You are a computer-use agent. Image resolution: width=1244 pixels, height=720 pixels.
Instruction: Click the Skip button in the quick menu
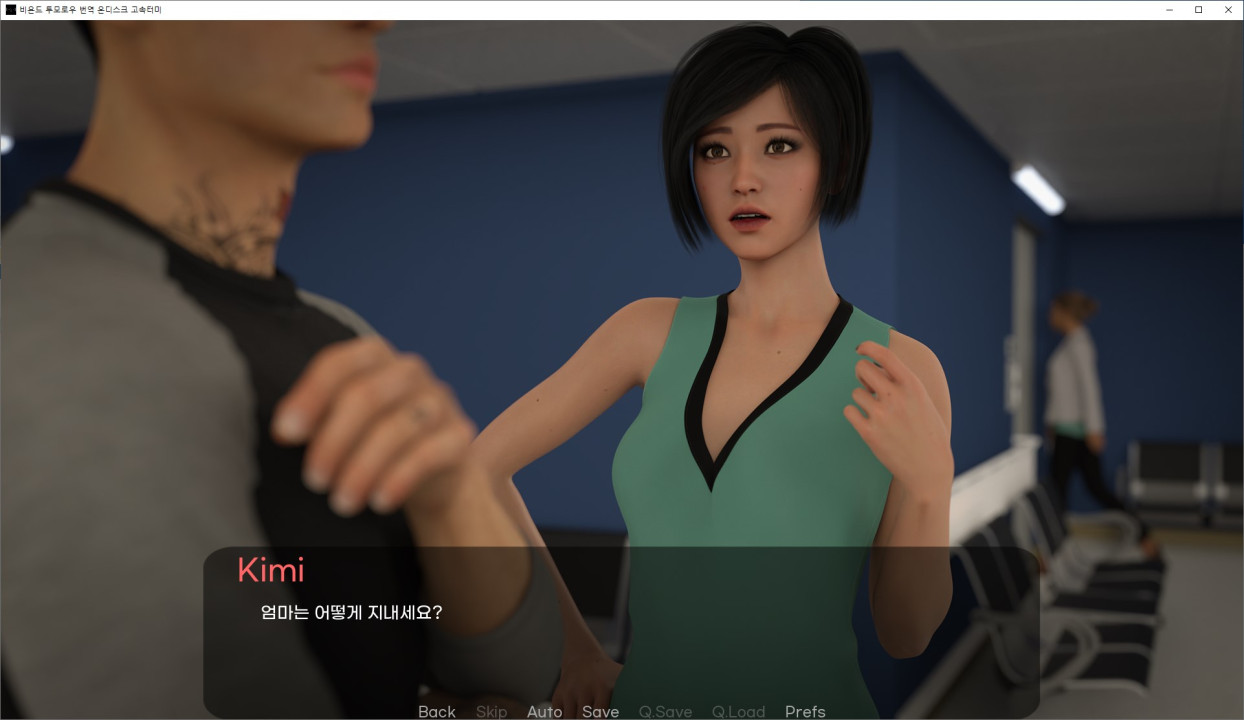click(491, 711)
